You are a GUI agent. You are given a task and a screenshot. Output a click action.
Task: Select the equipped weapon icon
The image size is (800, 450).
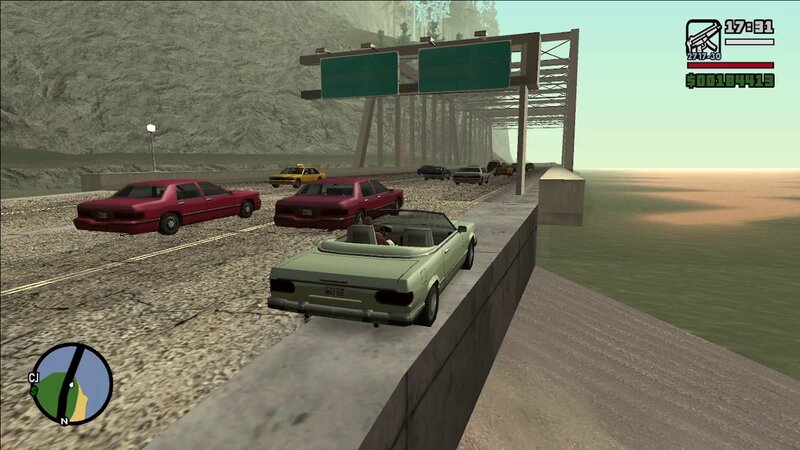(x=702, y=40)
